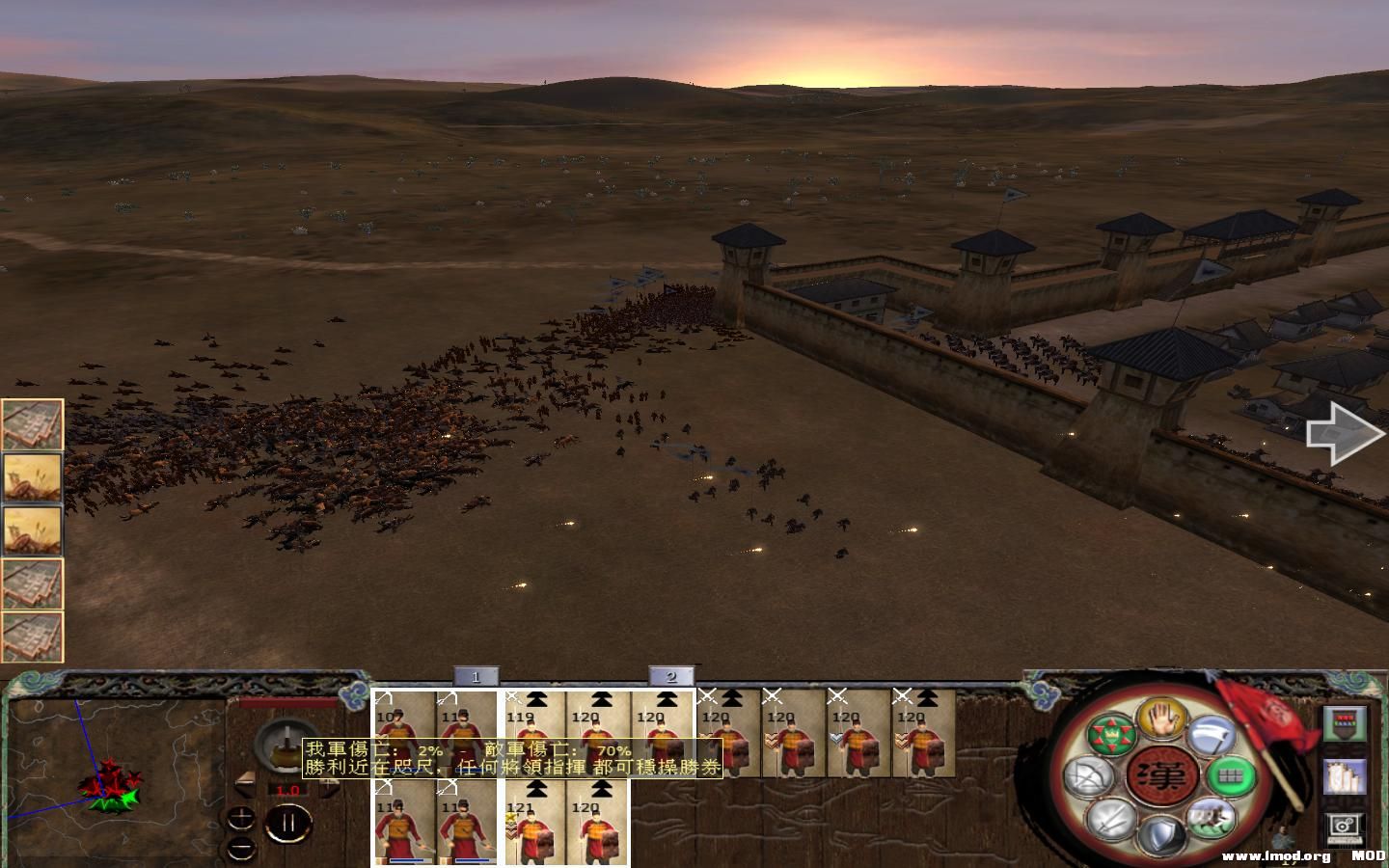This screenshot has width=1389, height=868.
Task: Group selected units via the green crown icon
Action: point(1111,733)
